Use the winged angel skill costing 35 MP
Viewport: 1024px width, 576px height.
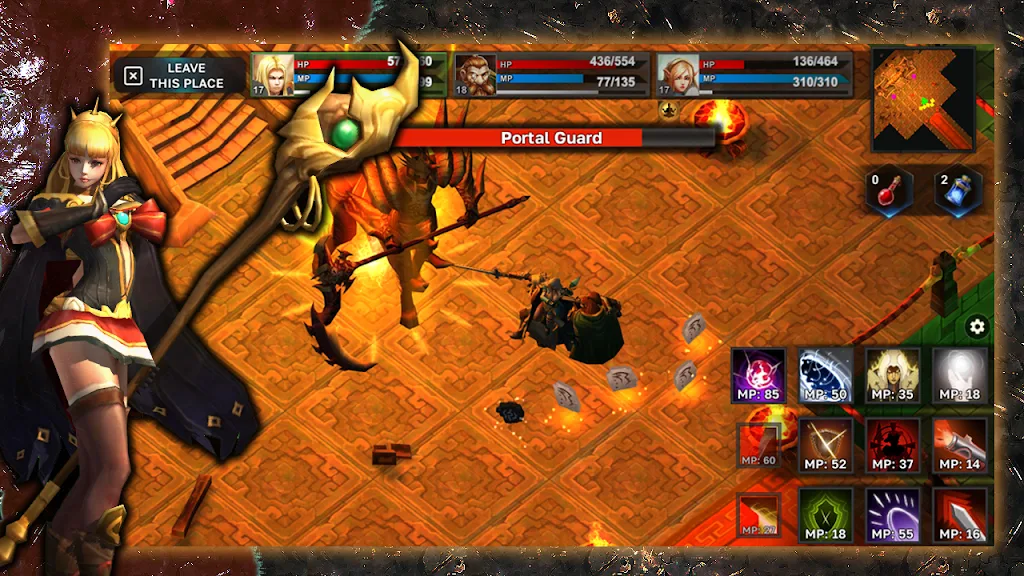[x=892, y=375]
